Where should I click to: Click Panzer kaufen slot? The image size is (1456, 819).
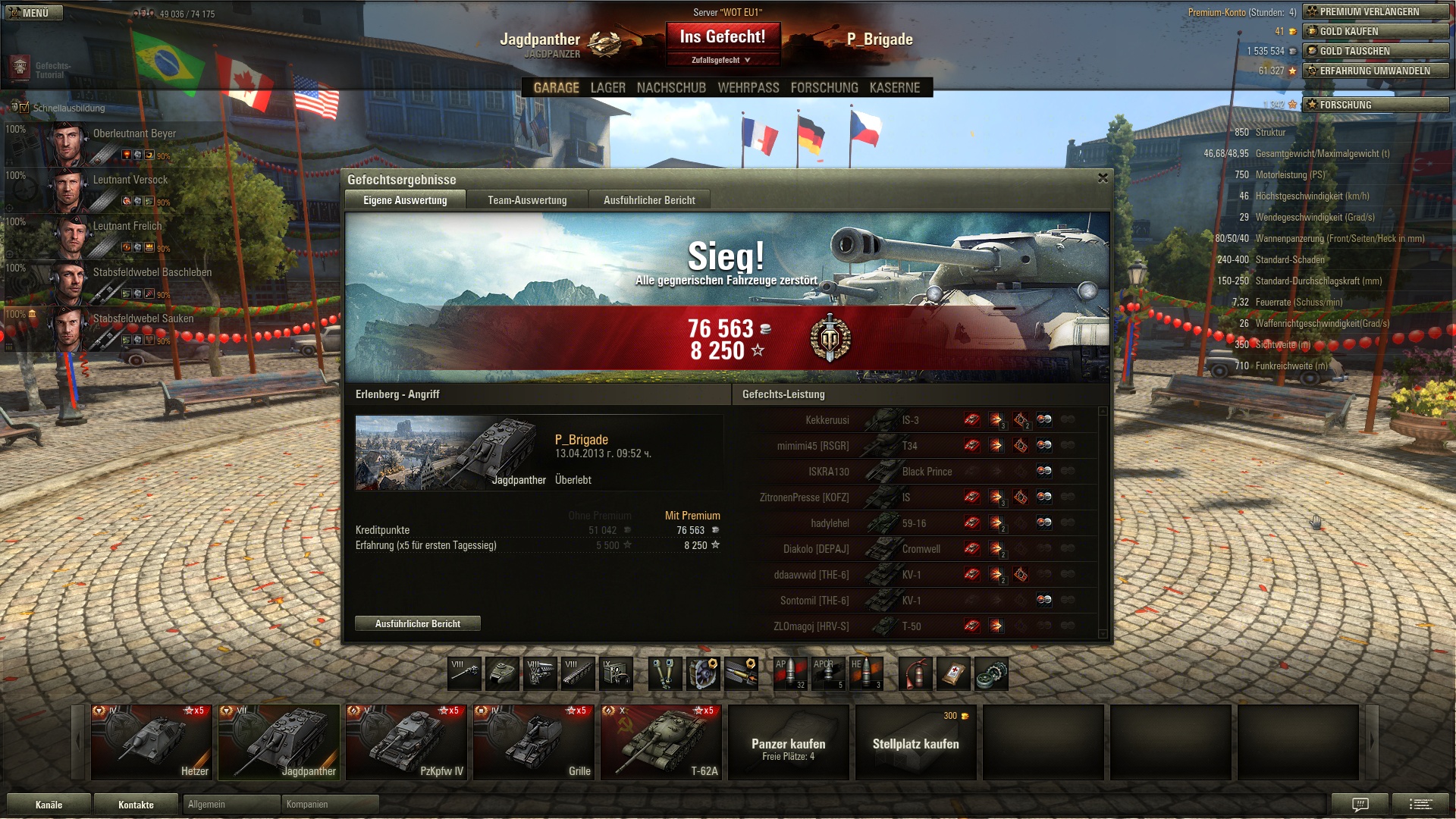point(788,742)
